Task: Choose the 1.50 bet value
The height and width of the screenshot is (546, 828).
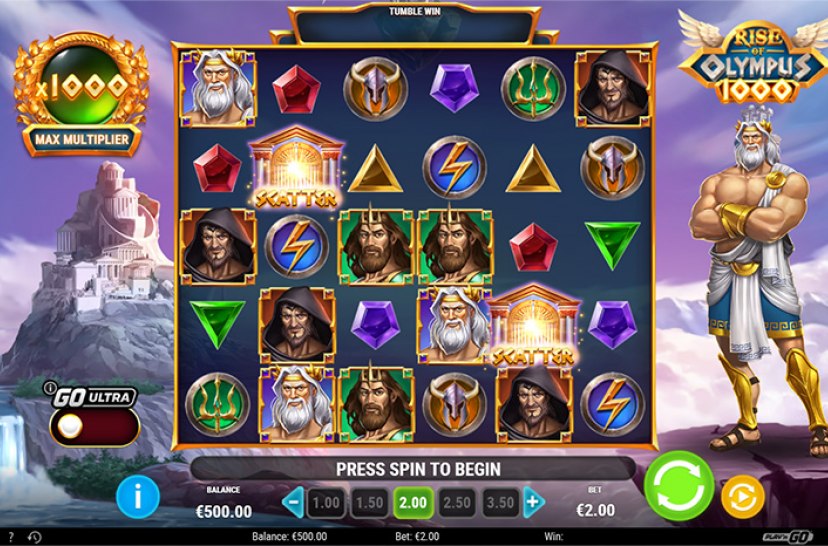Action: point(368,501)
